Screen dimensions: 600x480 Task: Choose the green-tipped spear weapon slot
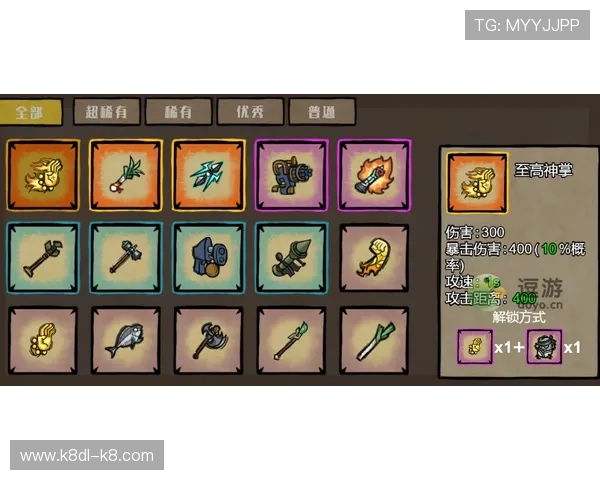point(291,340)
